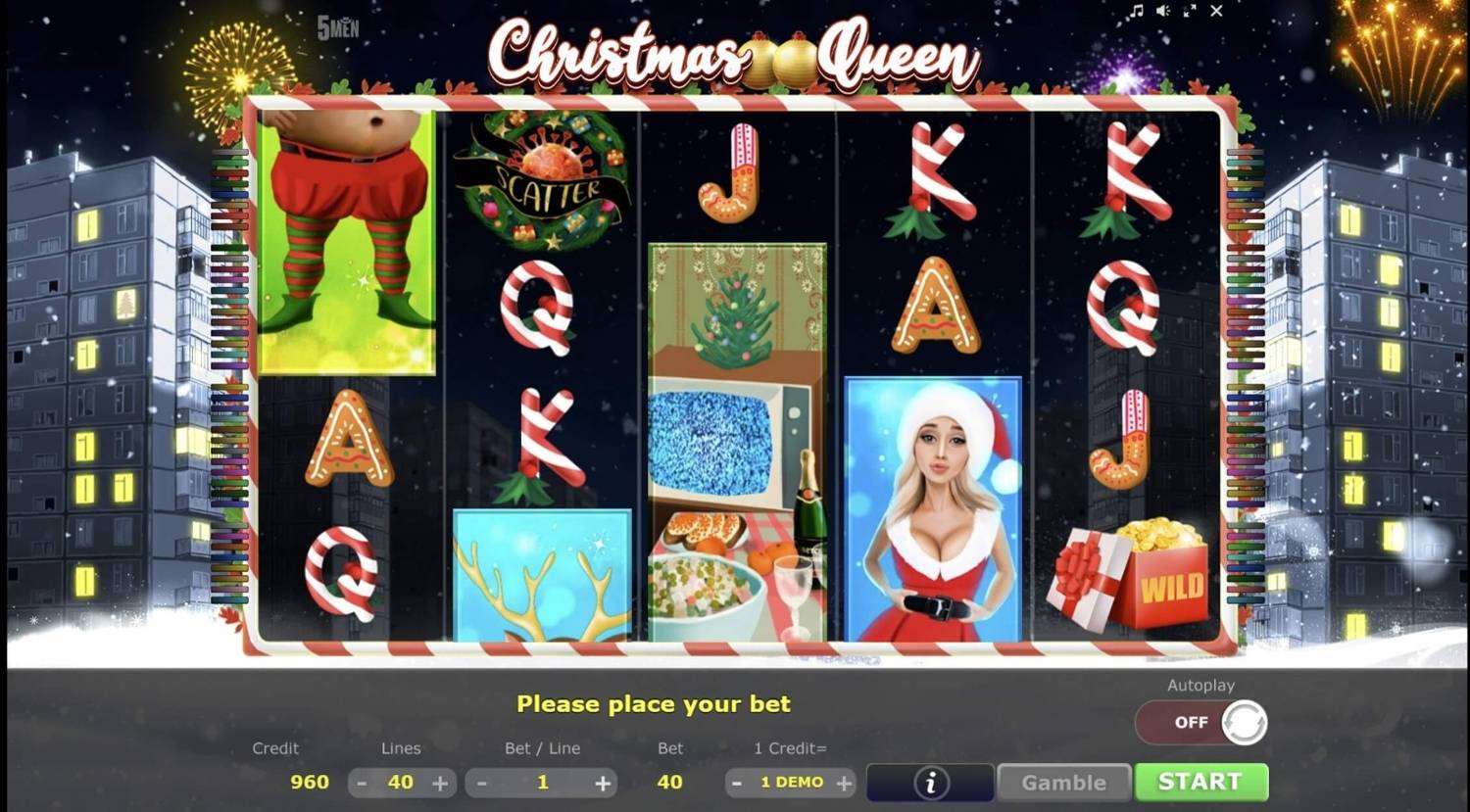This screenshot has height=812, width=1470.
Task: Mute game sounds using the speaker icon
Action: (x=1164, y=12)
